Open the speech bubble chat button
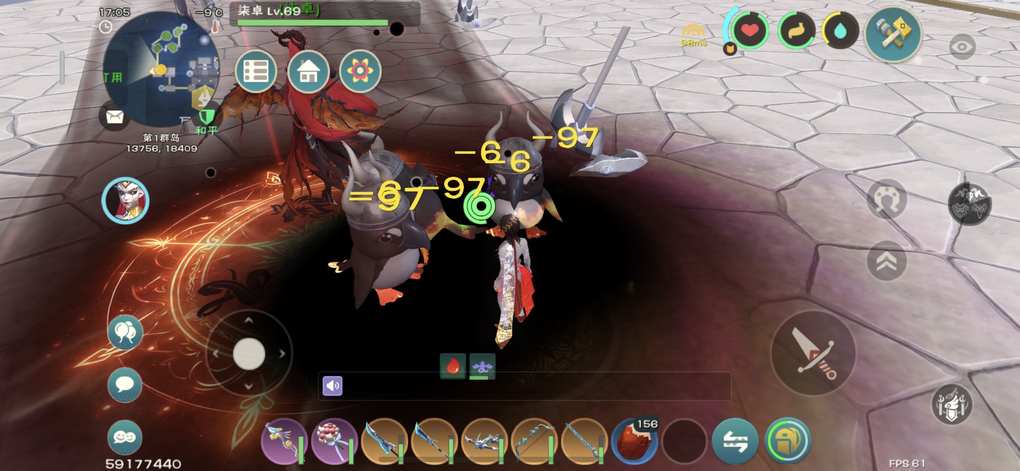This screenshot has height=471, width=1020. [125, 385]
